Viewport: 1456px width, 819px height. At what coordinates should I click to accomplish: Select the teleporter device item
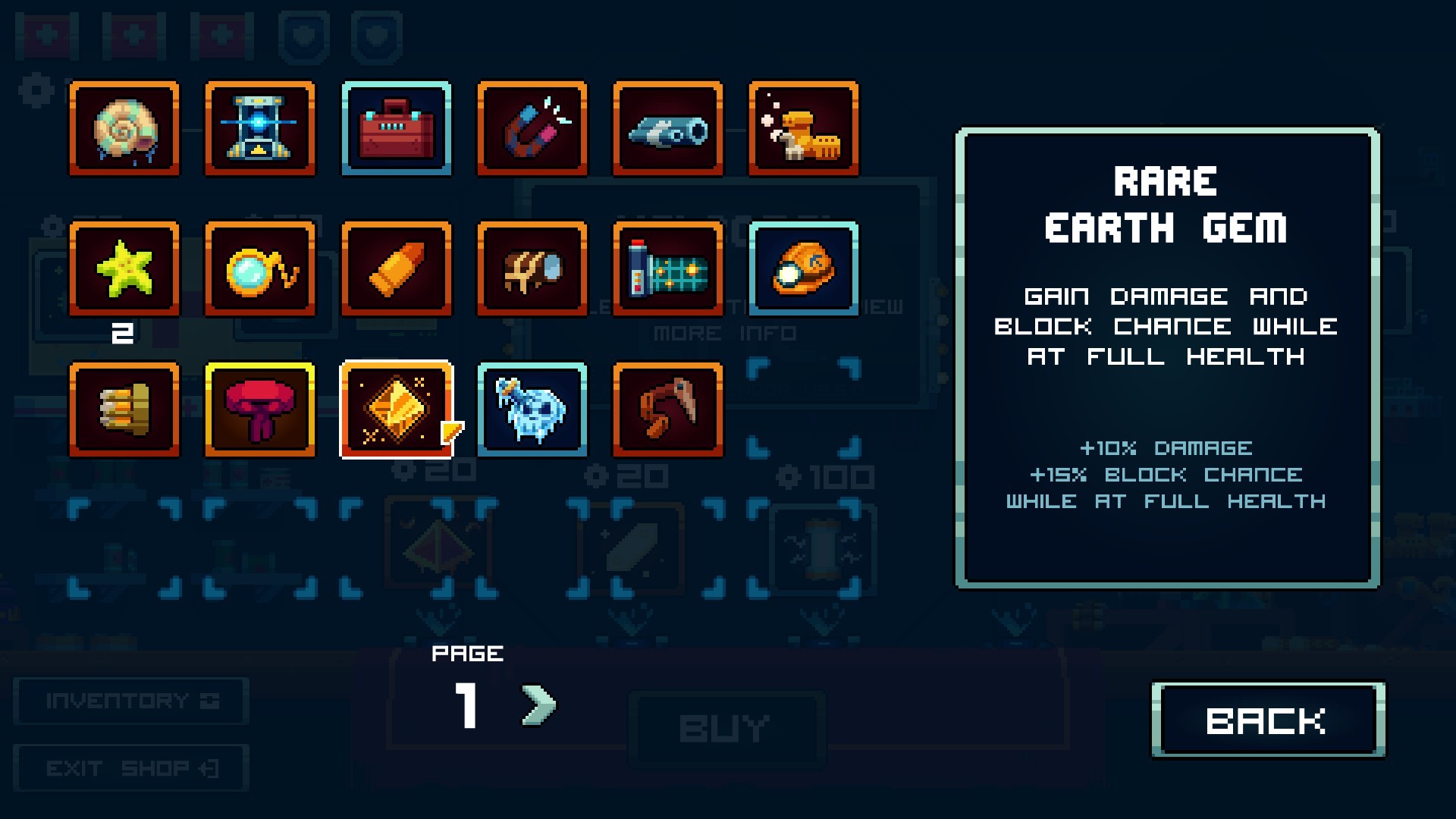pyautogui.click(x=260, y=129)
